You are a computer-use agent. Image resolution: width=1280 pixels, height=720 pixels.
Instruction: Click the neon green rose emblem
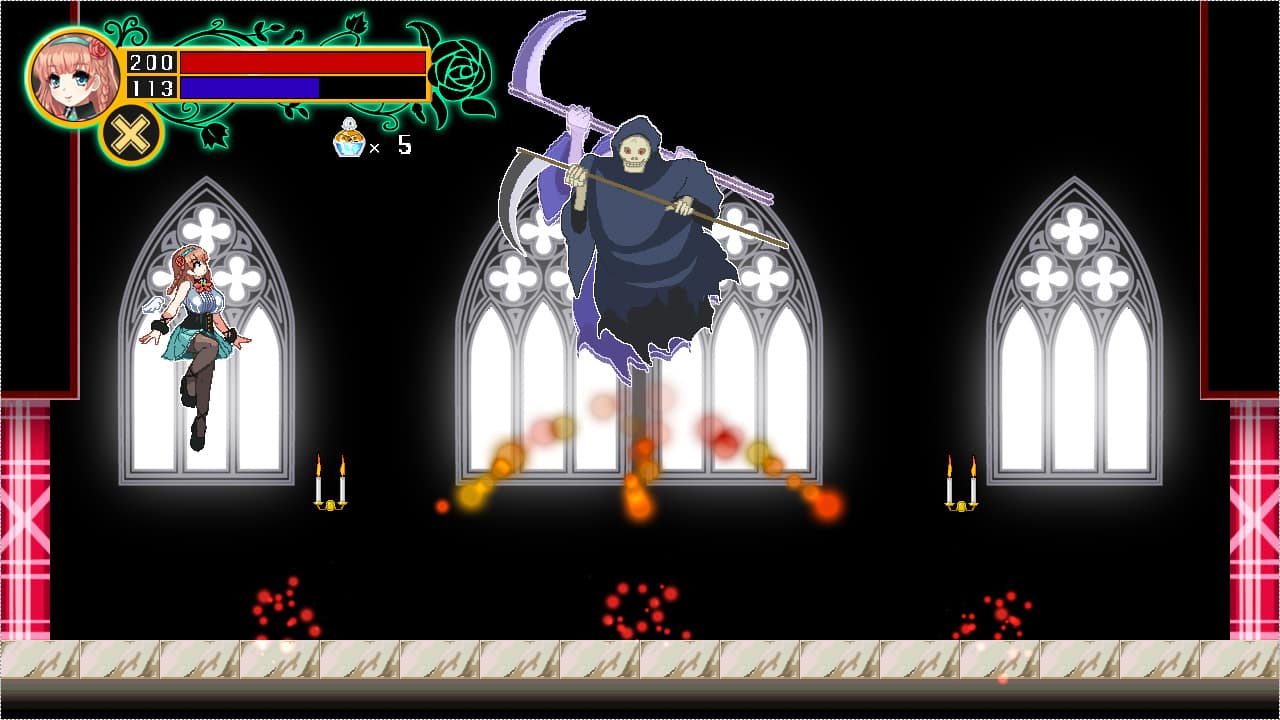[455, 72]
